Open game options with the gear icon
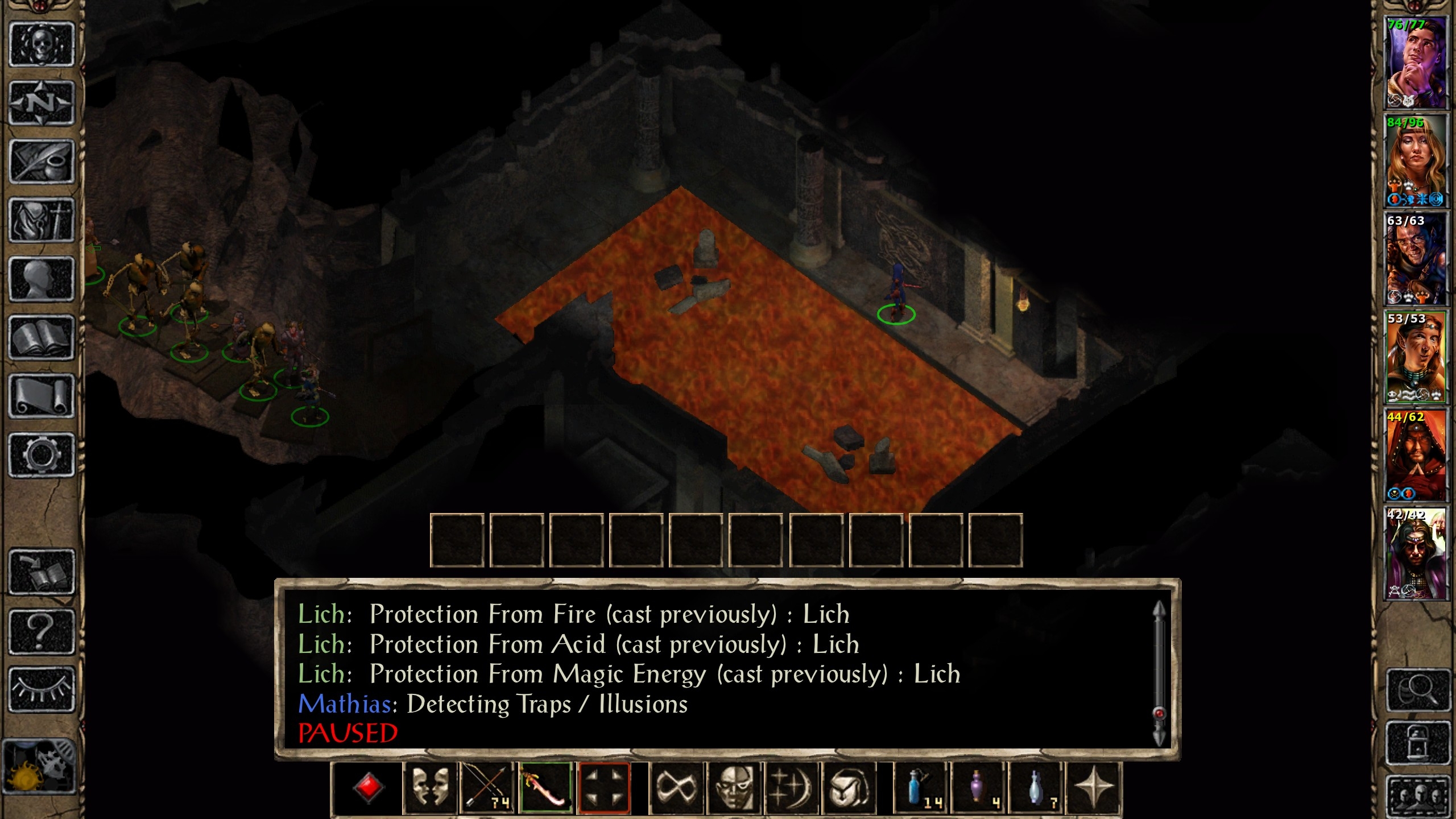This screenshot has width=1456, height=819. tap(42, 455)
